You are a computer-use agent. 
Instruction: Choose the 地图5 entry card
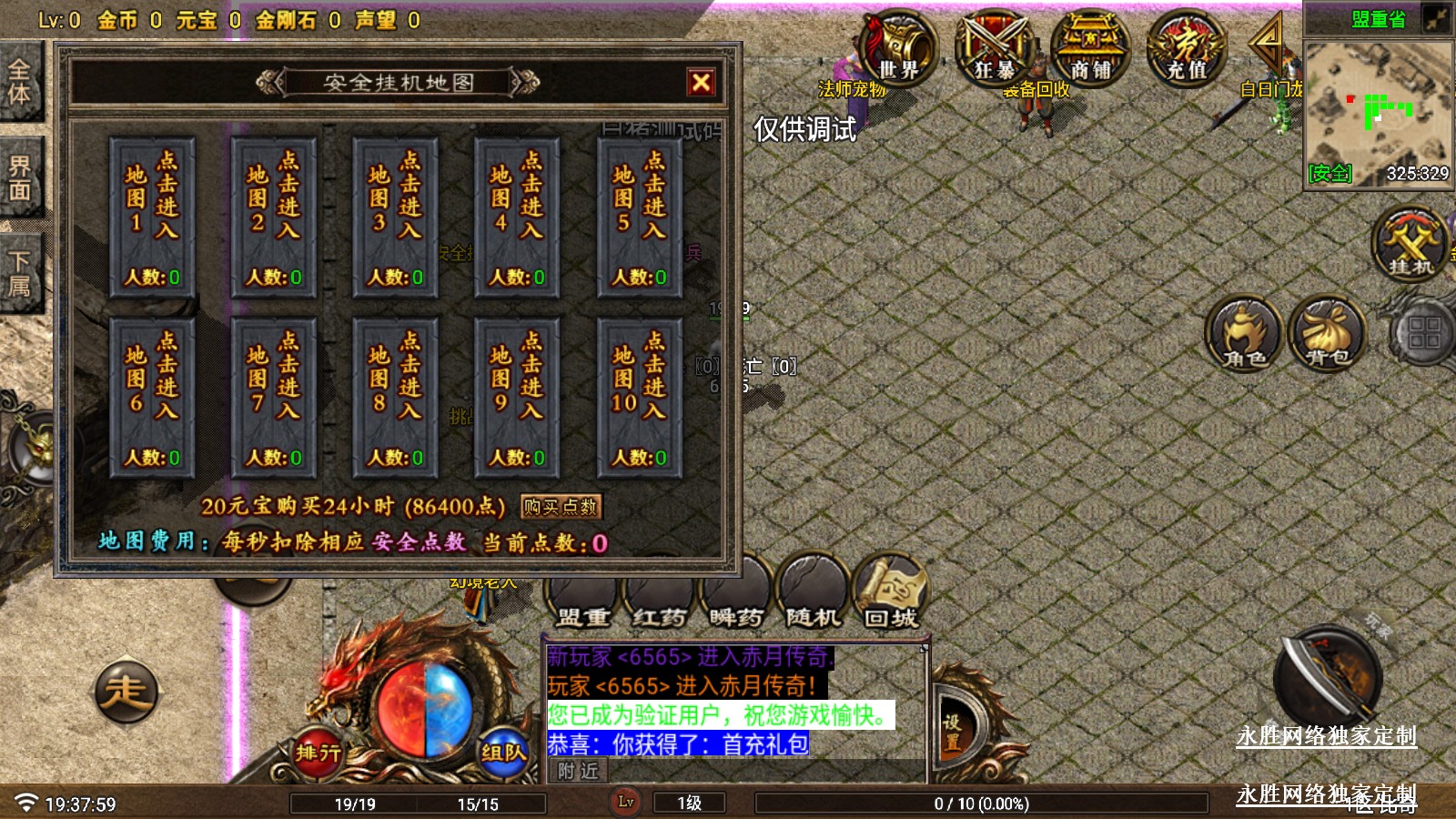pos(639,217)
